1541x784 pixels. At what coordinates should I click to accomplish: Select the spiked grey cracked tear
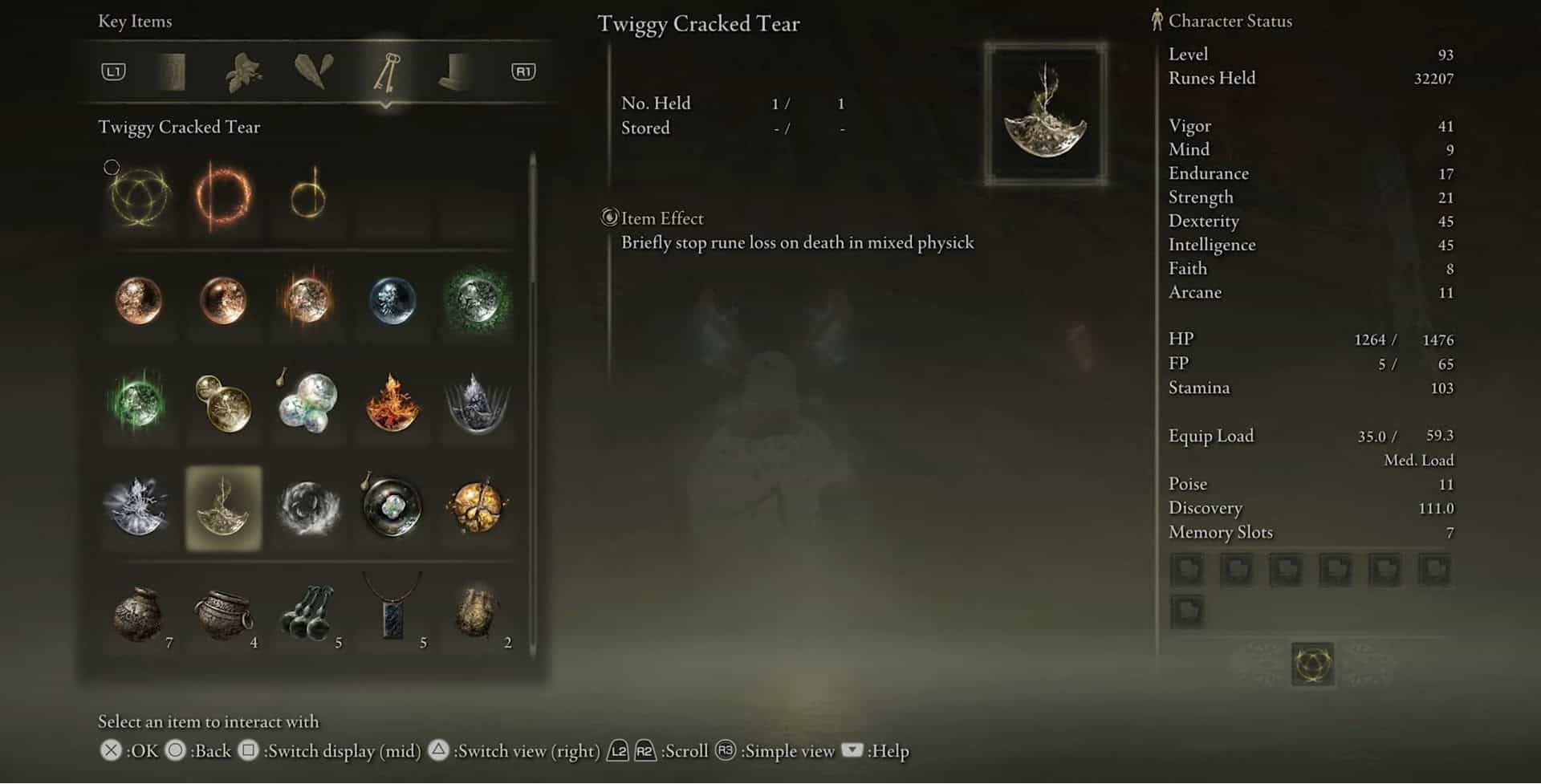(x=477, y=403)
